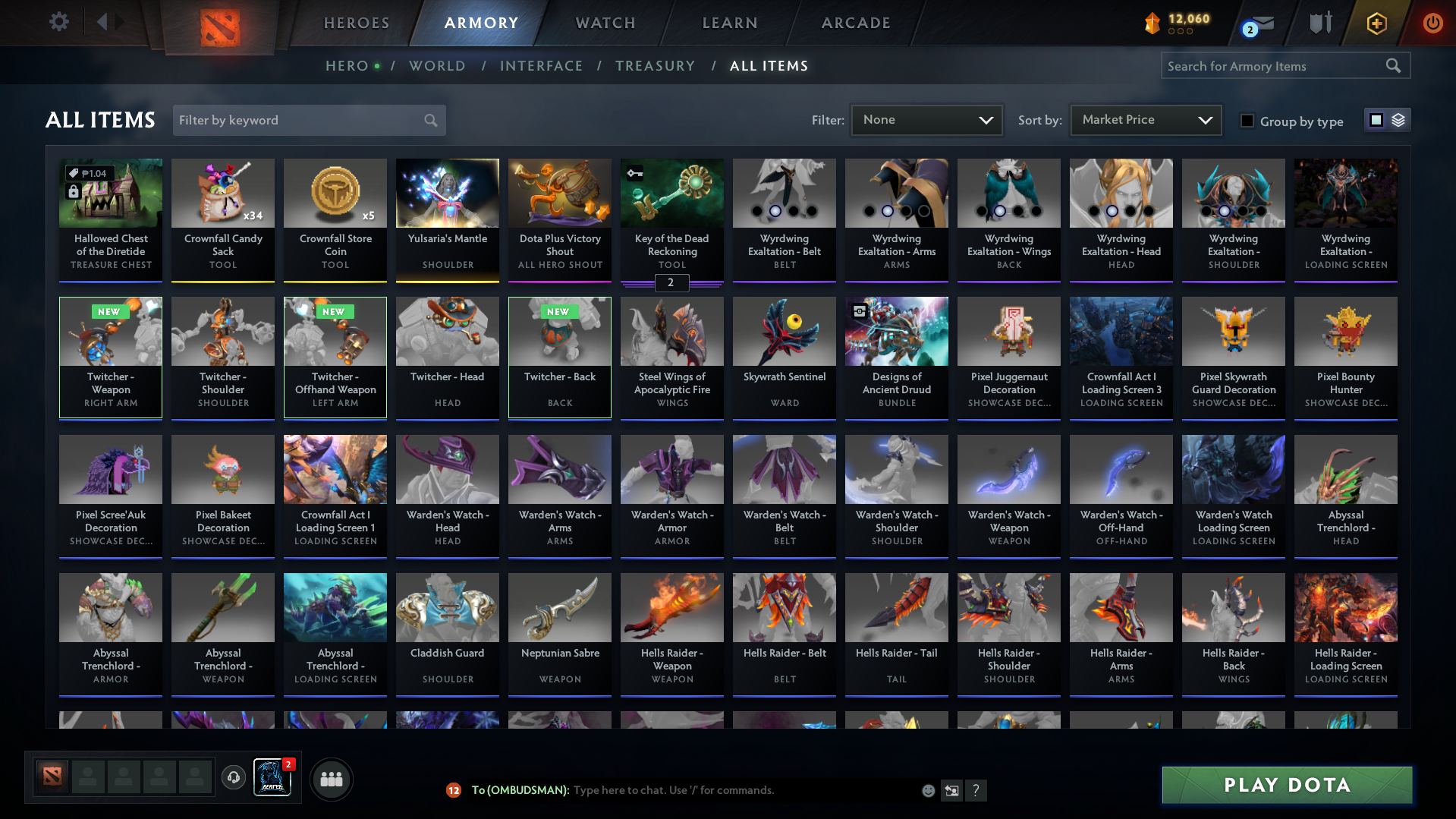The width and height of the screenshot is (1456, 819).
Task: Select the grid view square toggle
Action: [x=1376, y=120]
